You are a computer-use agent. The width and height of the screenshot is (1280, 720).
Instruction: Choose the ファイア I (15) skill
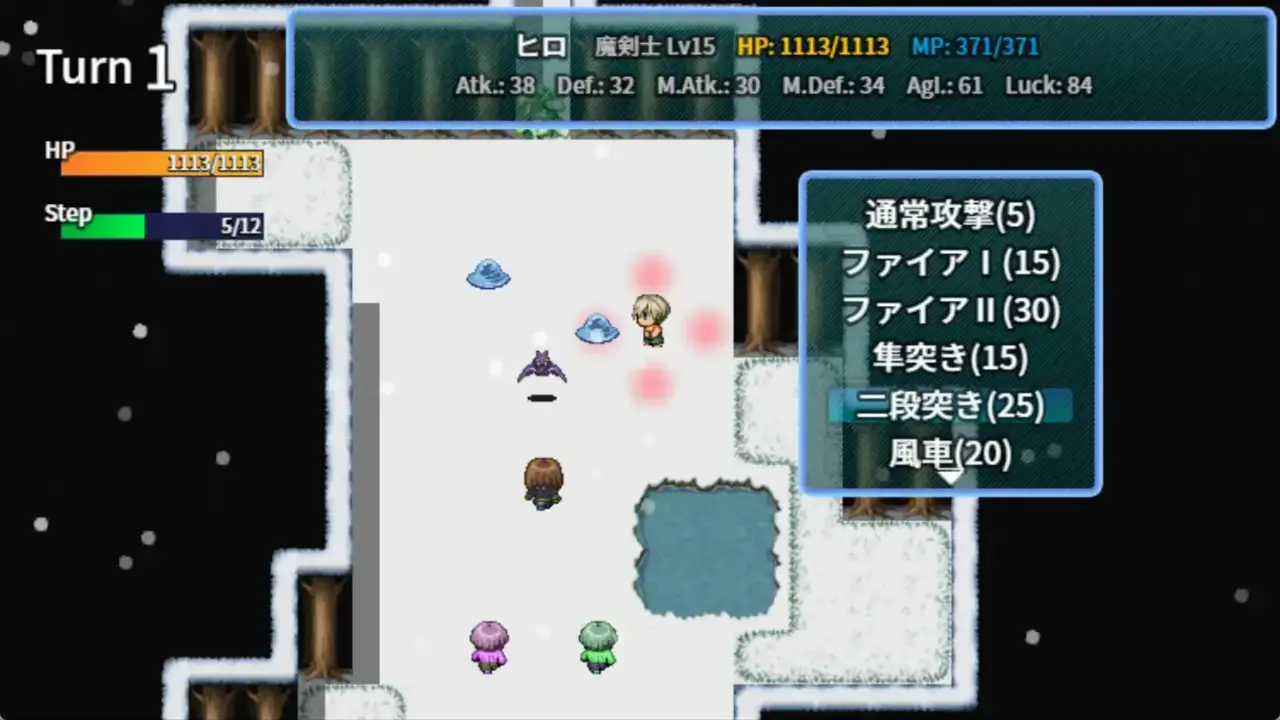(x=950, y=263)
